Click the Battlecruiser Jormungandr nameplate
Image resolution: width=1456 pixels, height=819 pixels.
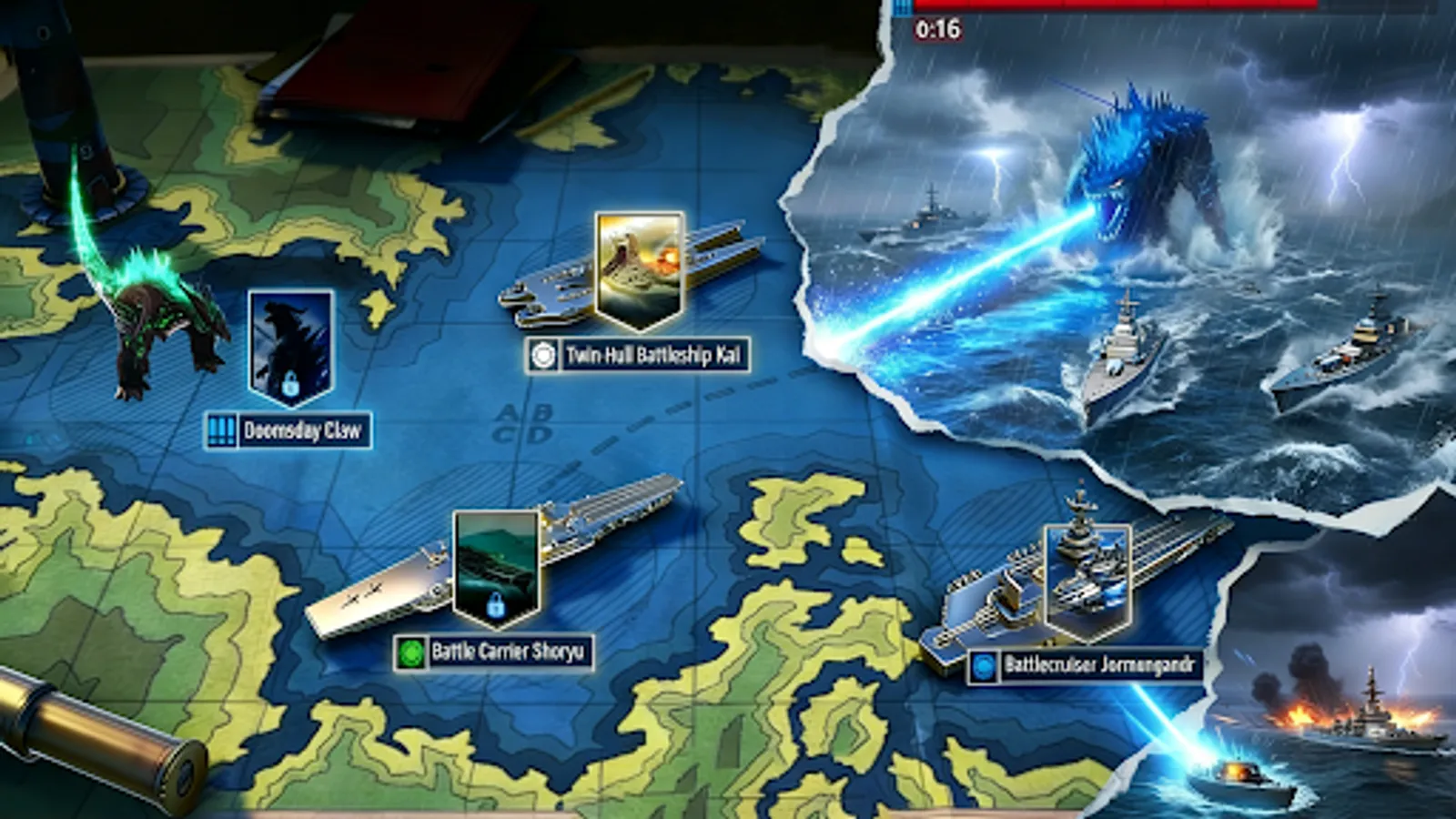coord(1101,667)
